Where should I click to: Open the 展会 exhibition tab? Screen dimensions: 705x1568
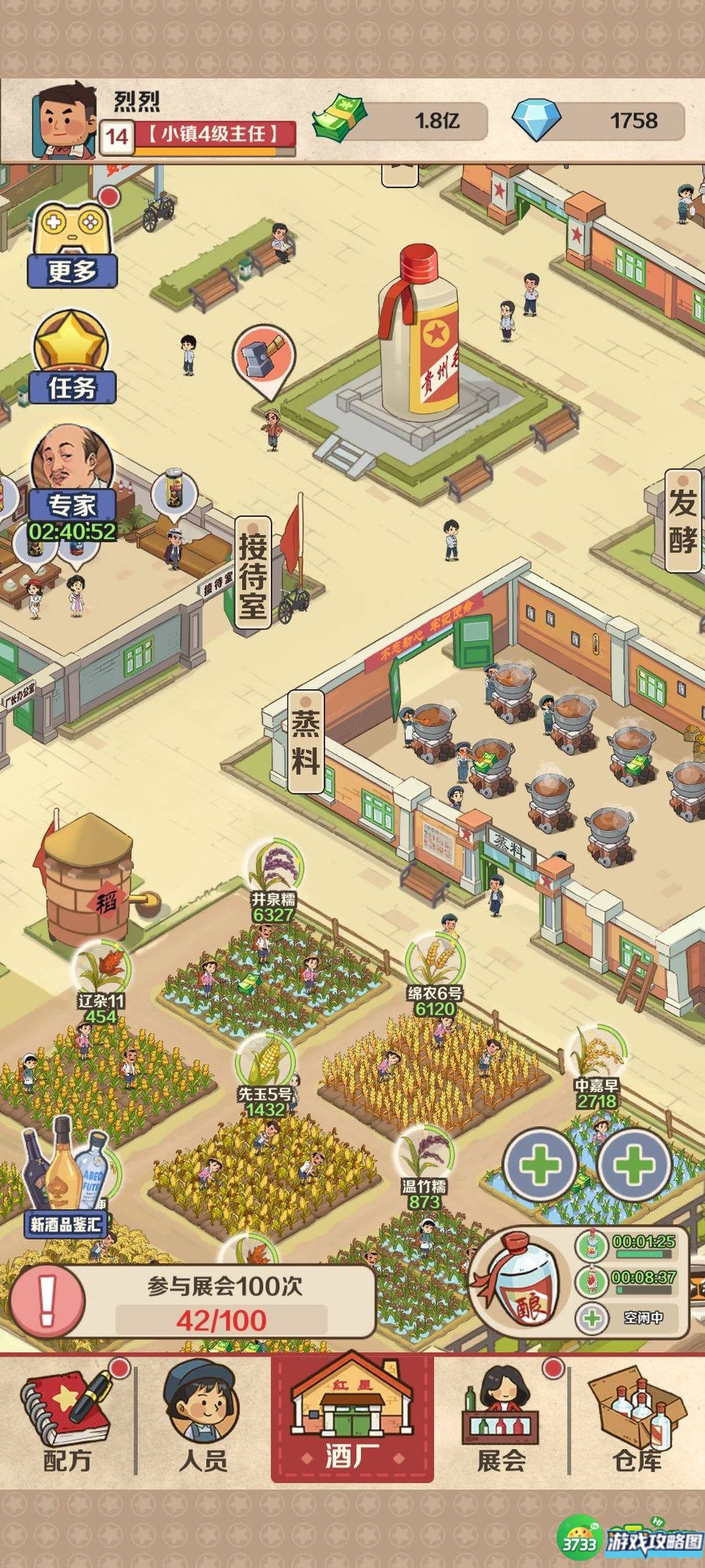[501, 1417]
